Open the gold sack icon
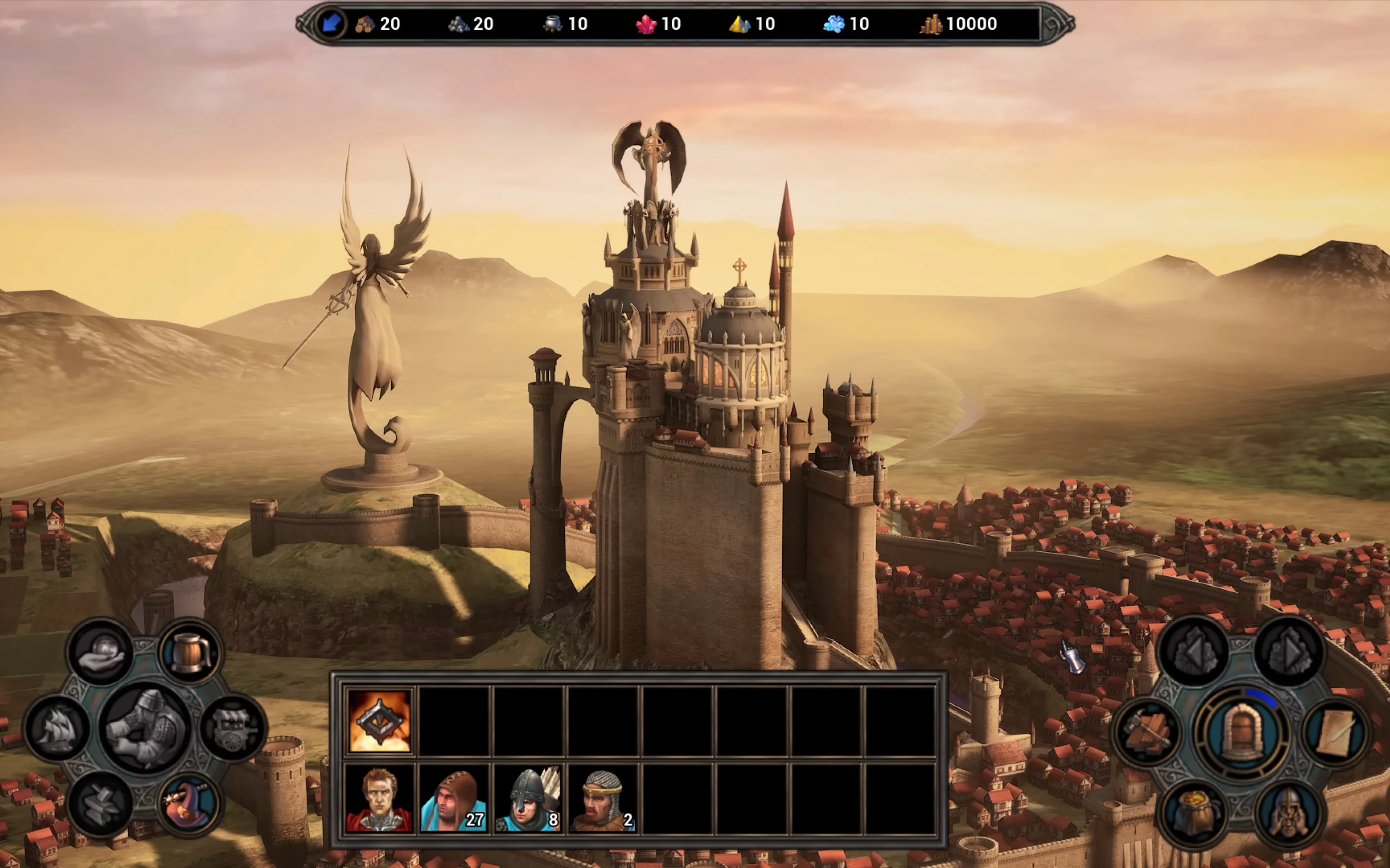Viewport: 1390px width, 868px height. click(1194, 812)
